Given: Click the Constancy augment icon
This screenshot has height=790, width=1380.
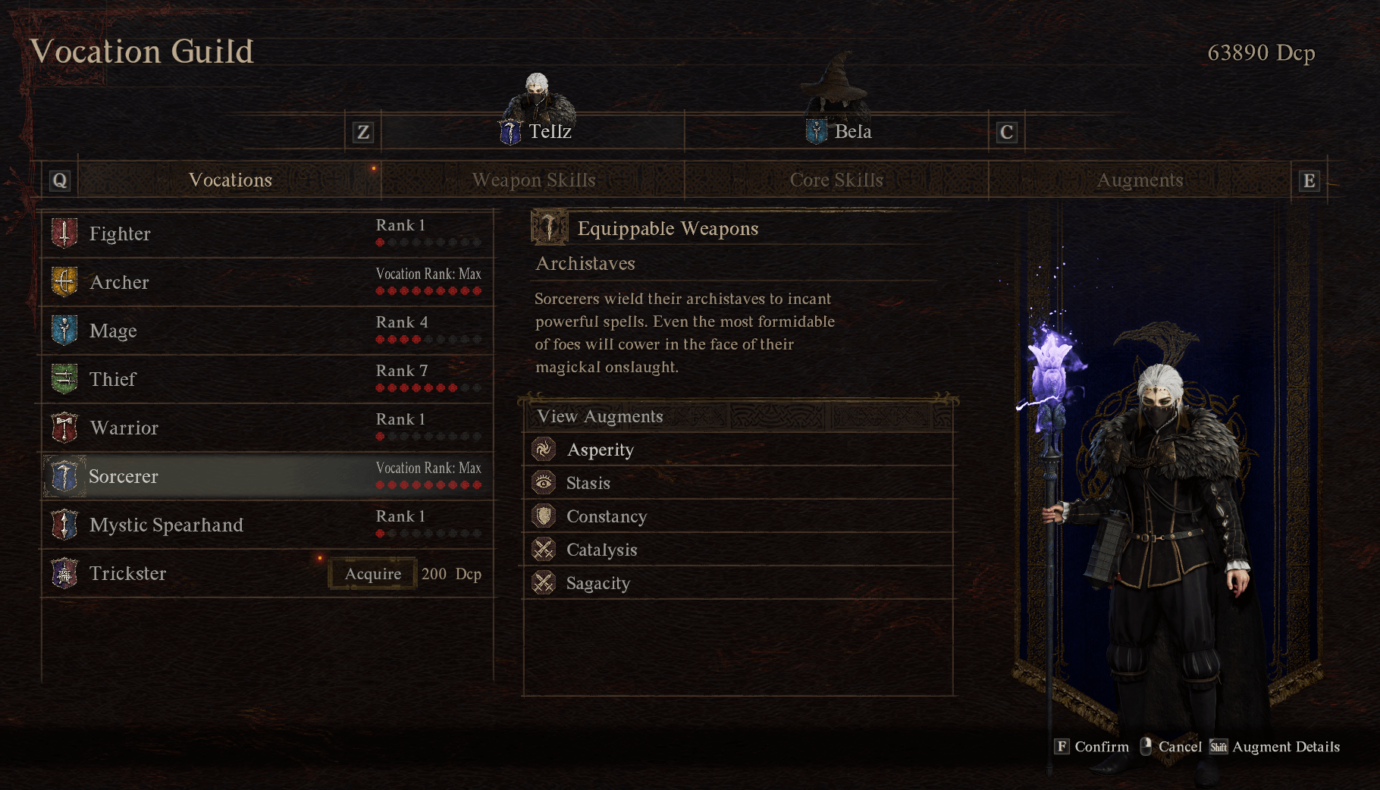Looking at the screenshot, I should click(x=543, y=516).
